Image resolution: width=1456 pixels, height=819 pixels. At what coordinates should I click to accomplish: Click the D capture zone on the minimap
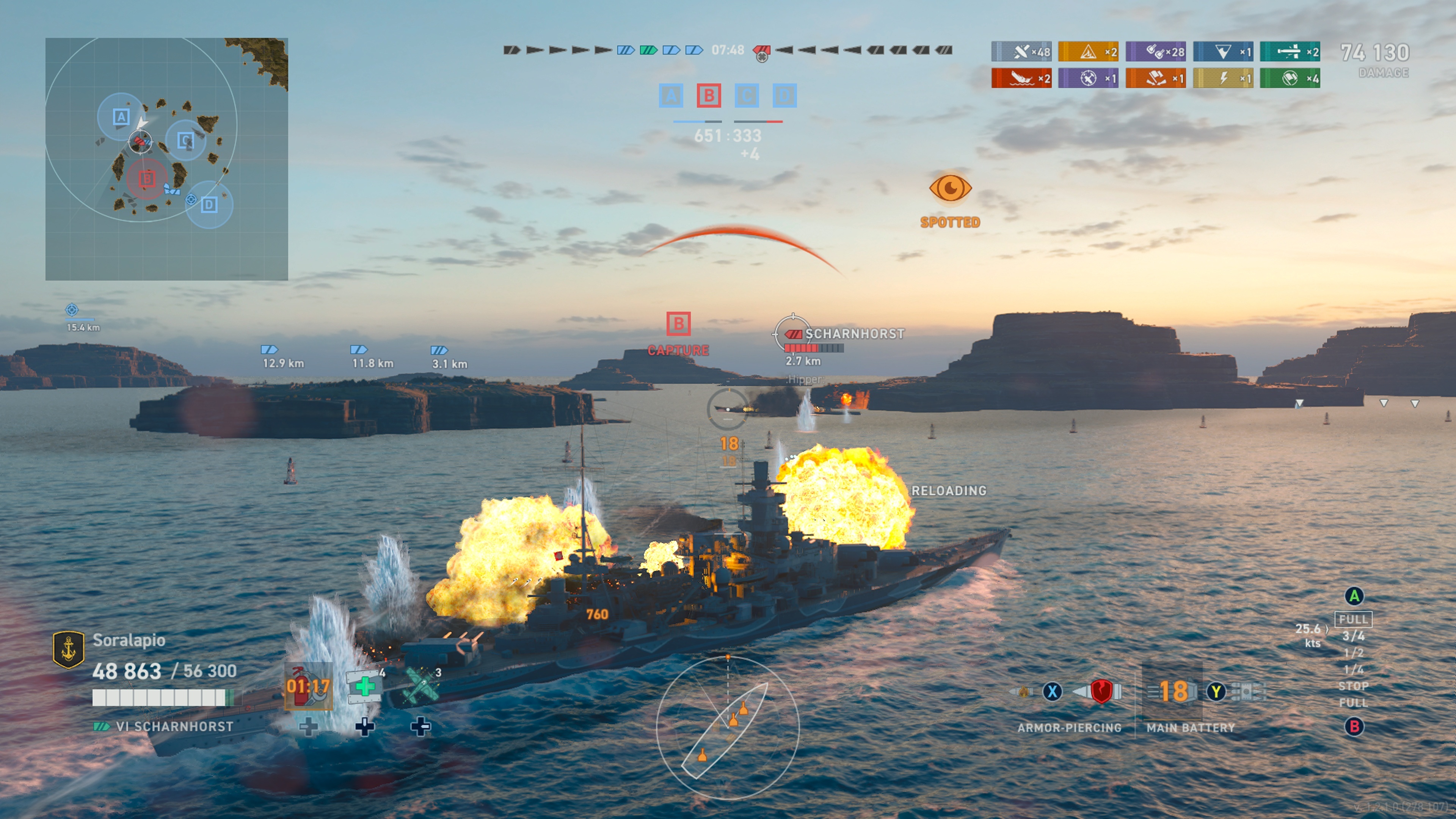[x=209, y=205]
